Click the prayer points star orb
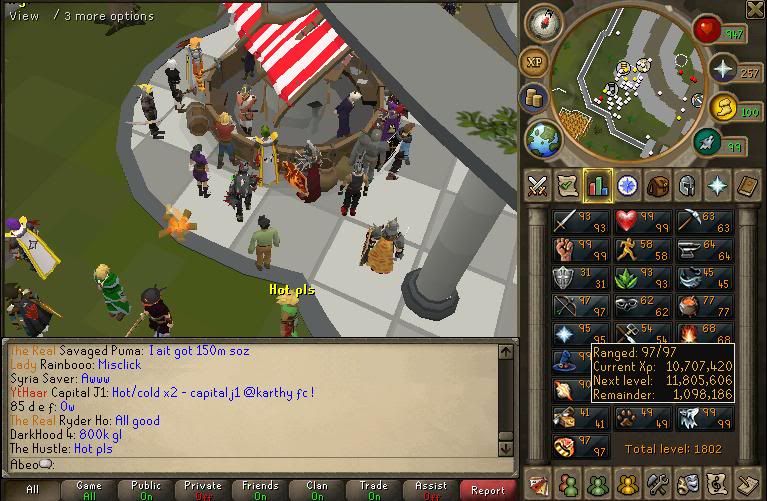 pos(722,68)
